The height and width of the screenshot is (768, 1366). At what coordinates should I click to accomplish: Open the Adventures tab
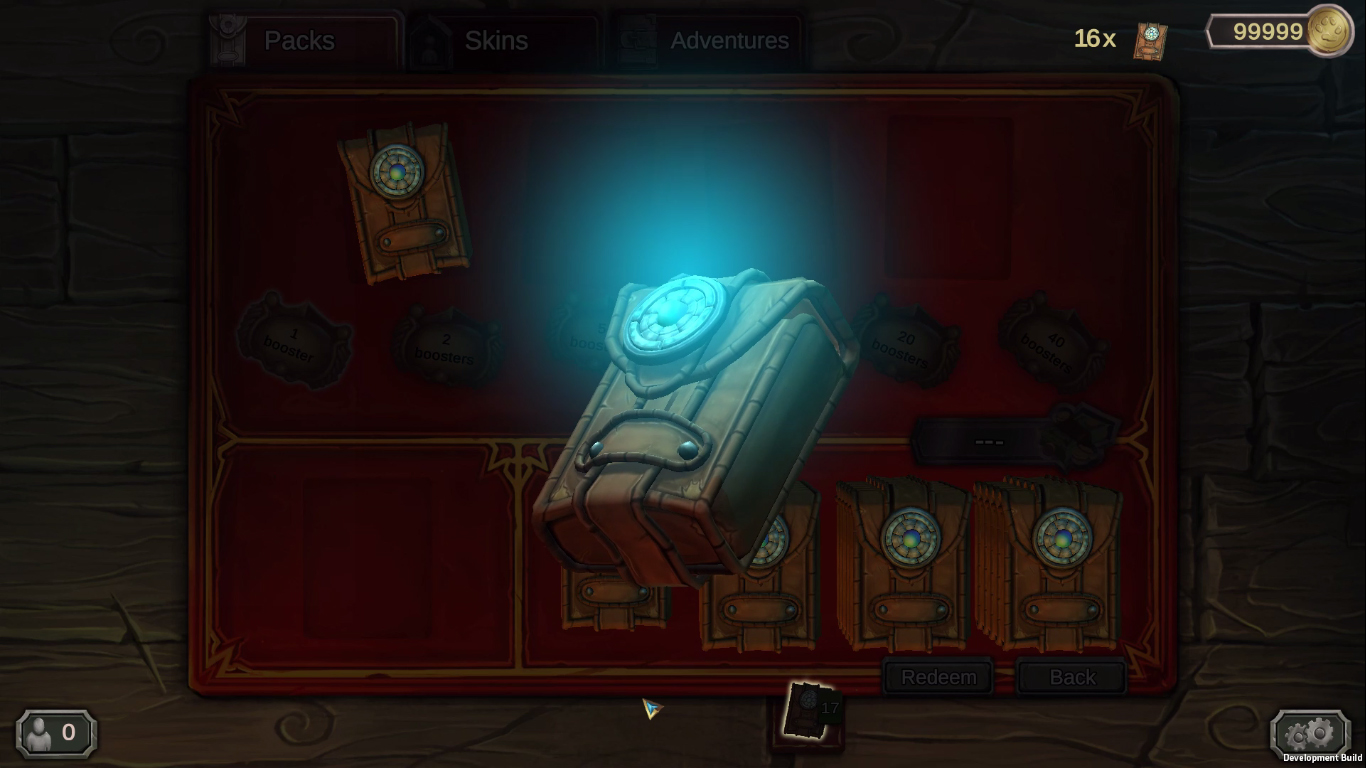pyautogui.click(x=729, y=41)
